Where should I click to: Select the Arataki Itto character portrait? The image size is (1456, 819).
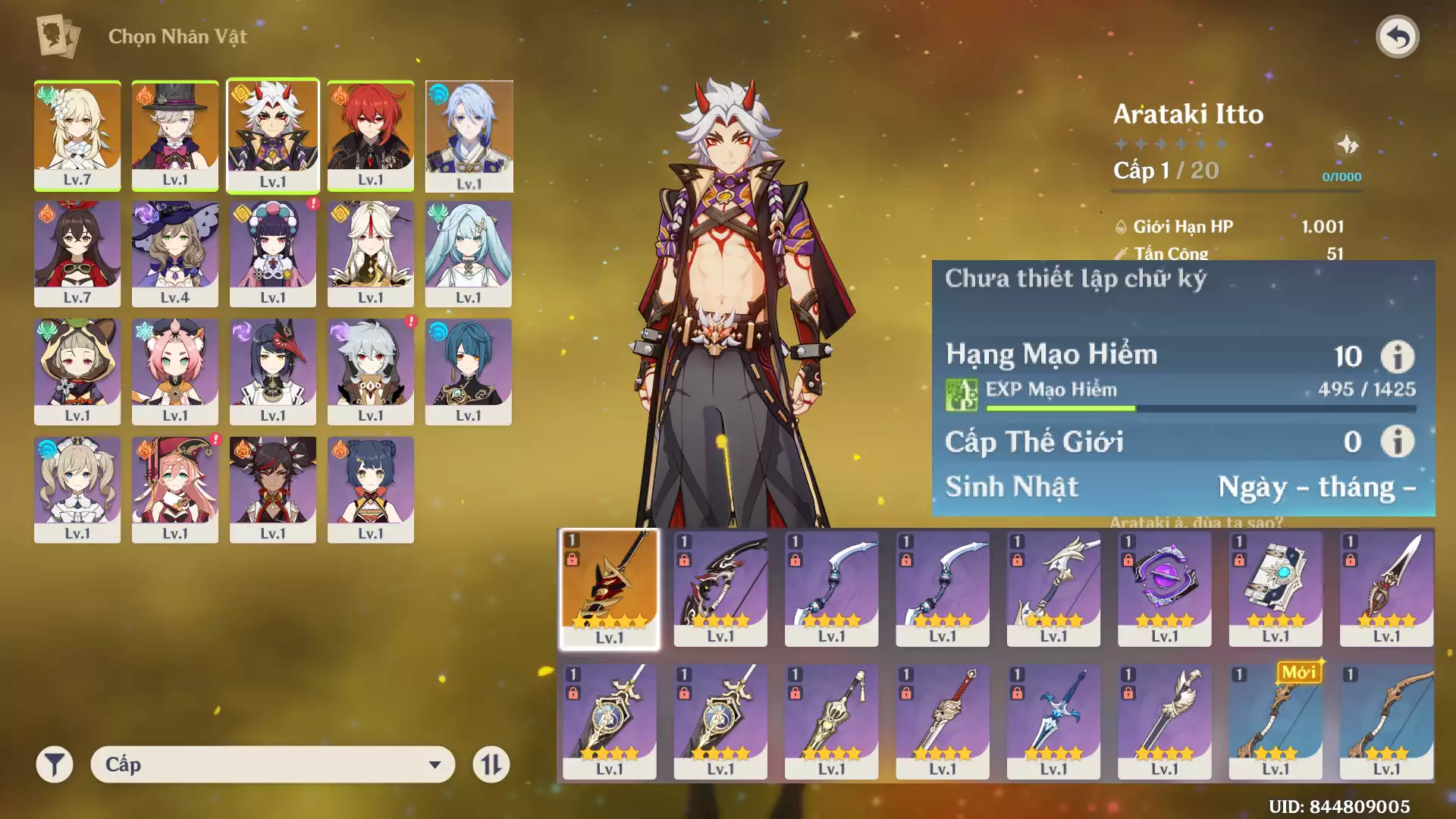(x=273, y=135)
